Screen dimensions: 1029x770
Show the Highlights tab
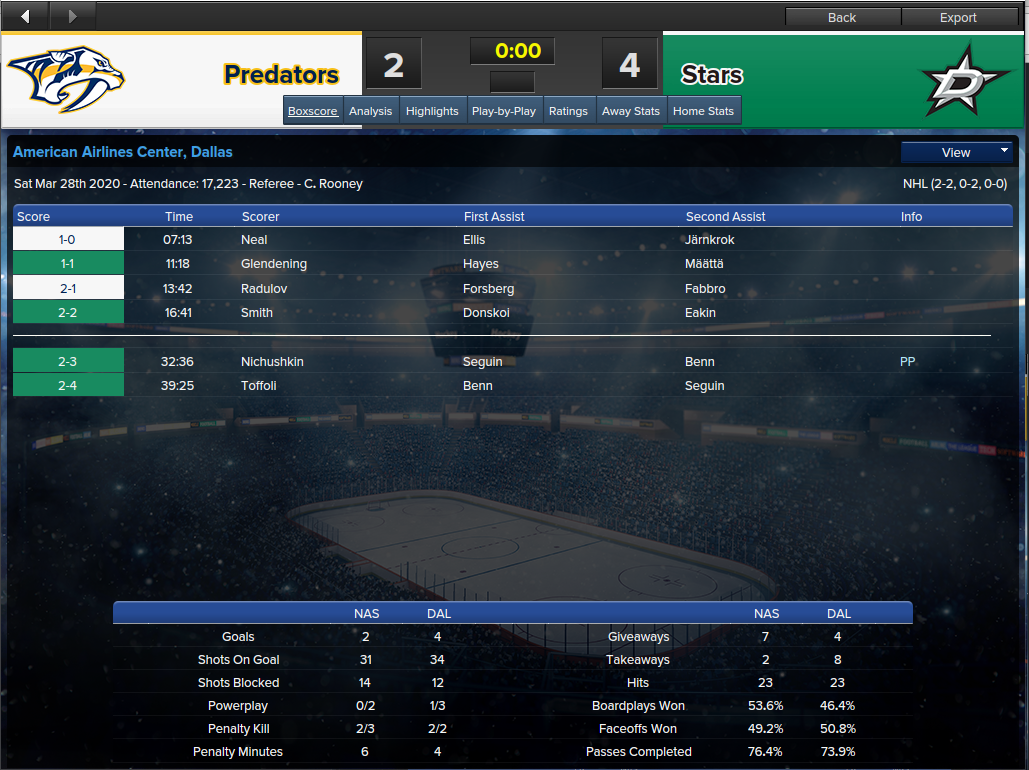432,111
